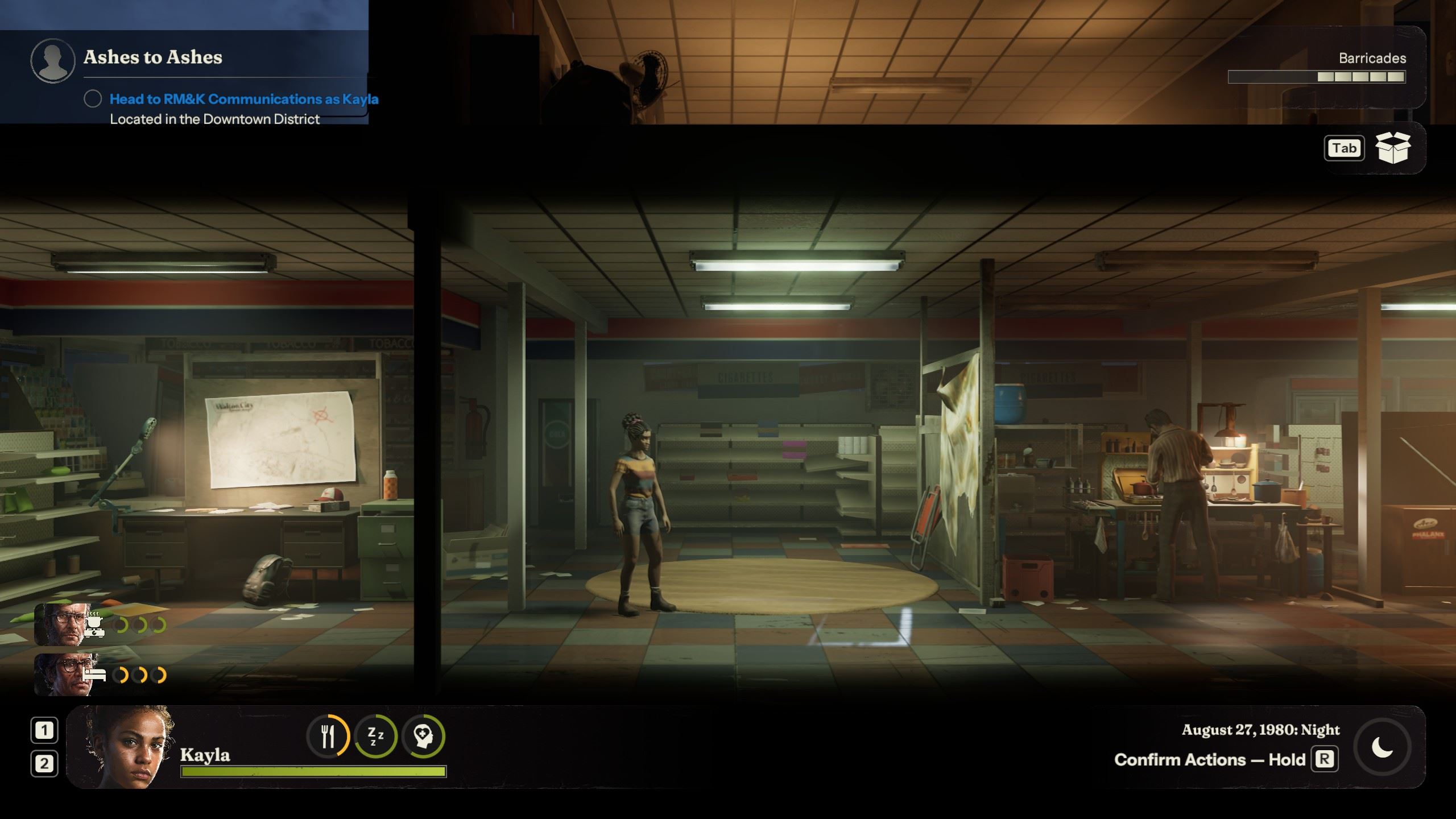Check Kayla's Zzz fatigue icon
The width and height of the screenshot is (1456, 819).
[375, 737]
